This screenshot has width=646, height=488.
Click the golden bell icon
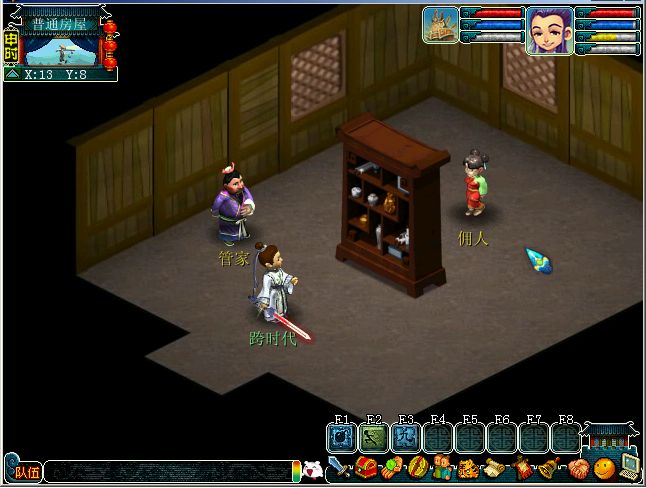pyautogui.click(x=548, y=467)
